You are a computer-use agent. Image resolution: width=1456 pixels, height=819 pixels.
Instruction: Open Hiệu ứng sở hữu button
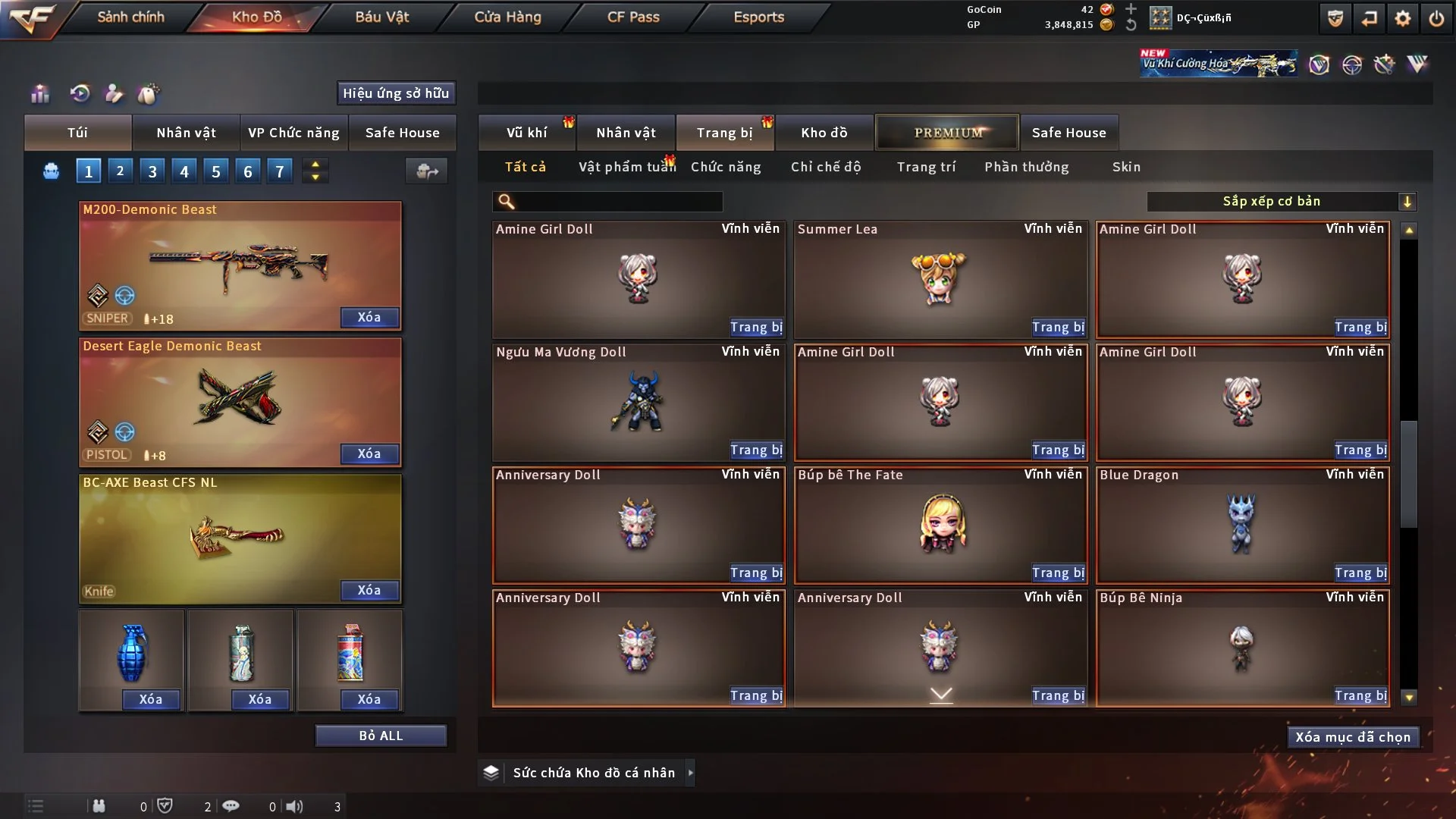pos(396,93)
